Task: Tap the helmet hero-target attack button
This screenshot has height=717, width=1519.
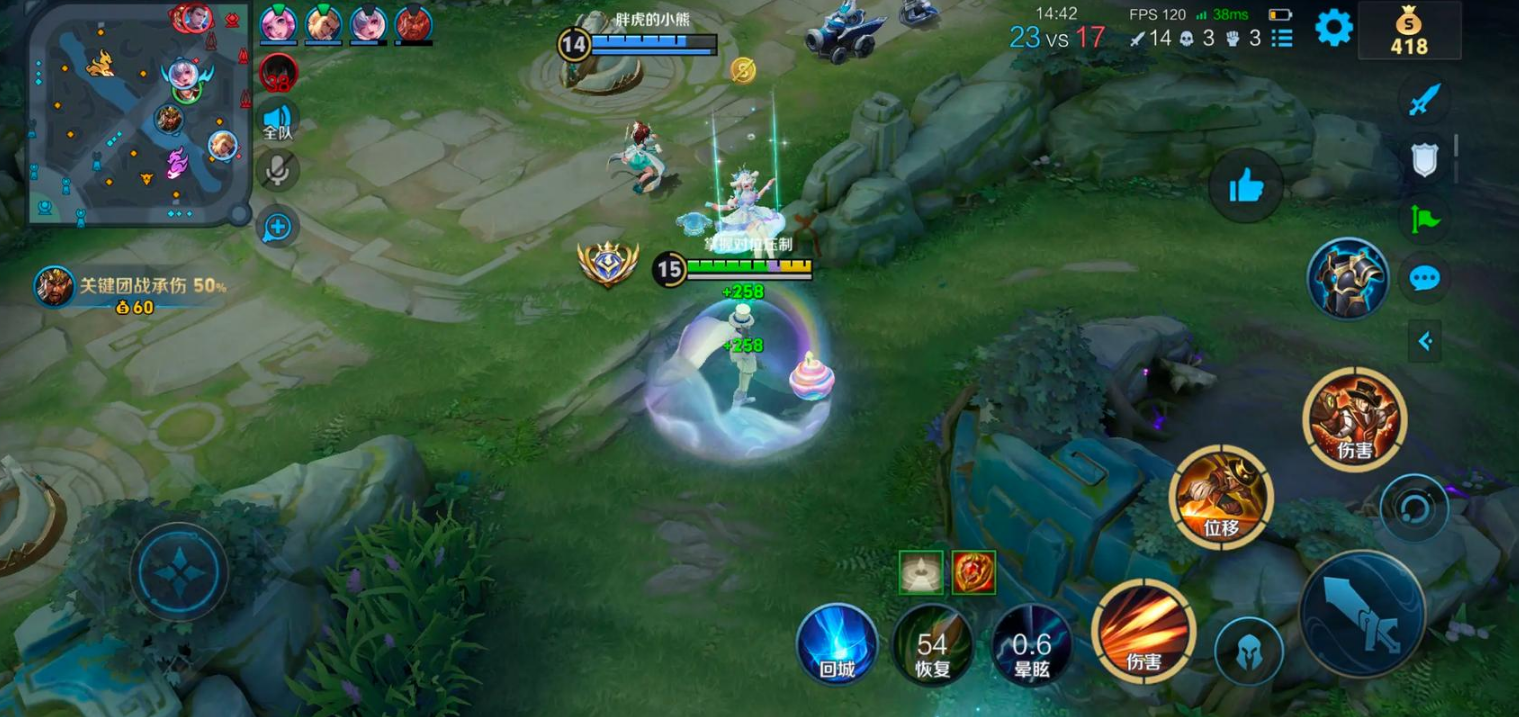Action: pos(1248,651)
